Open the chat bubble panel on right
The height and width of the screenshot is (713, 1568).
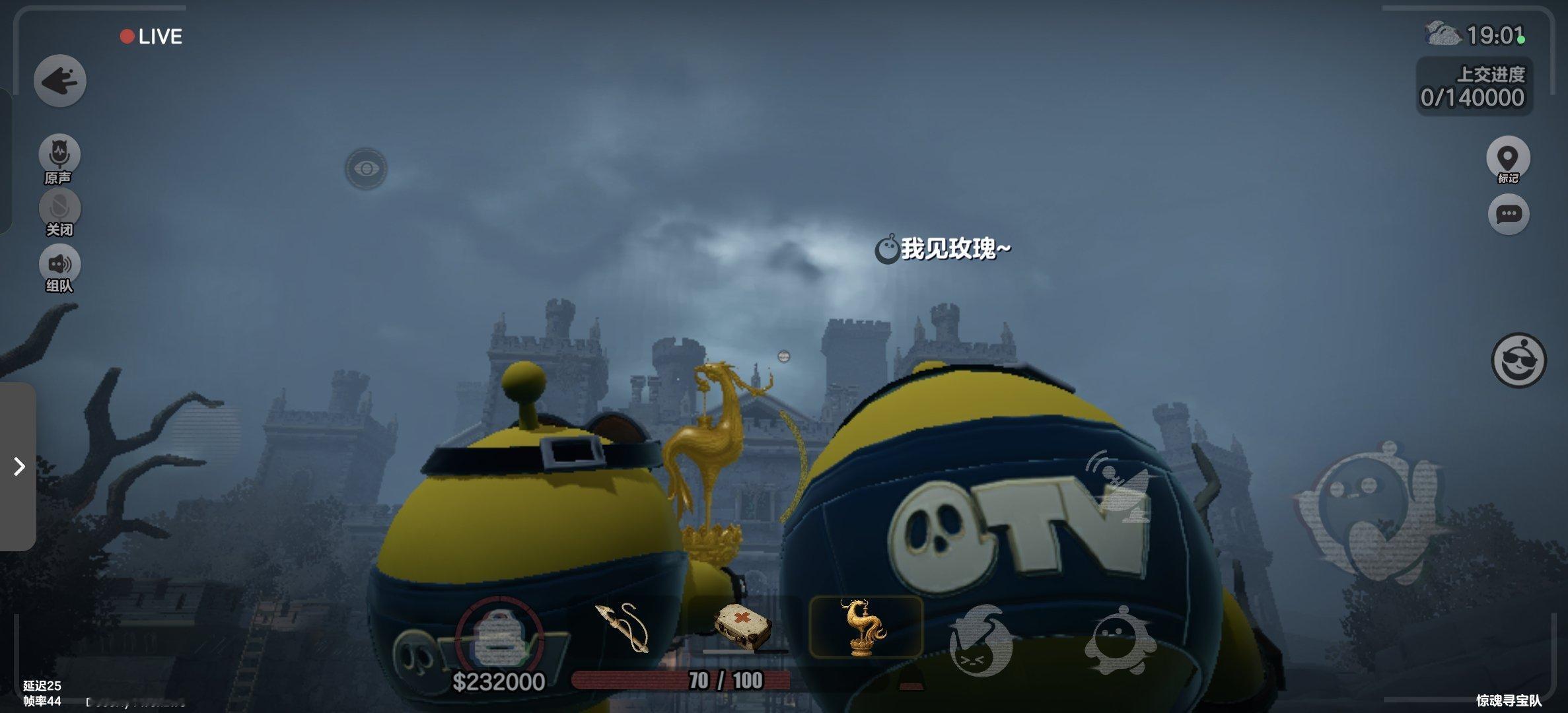1508,215
